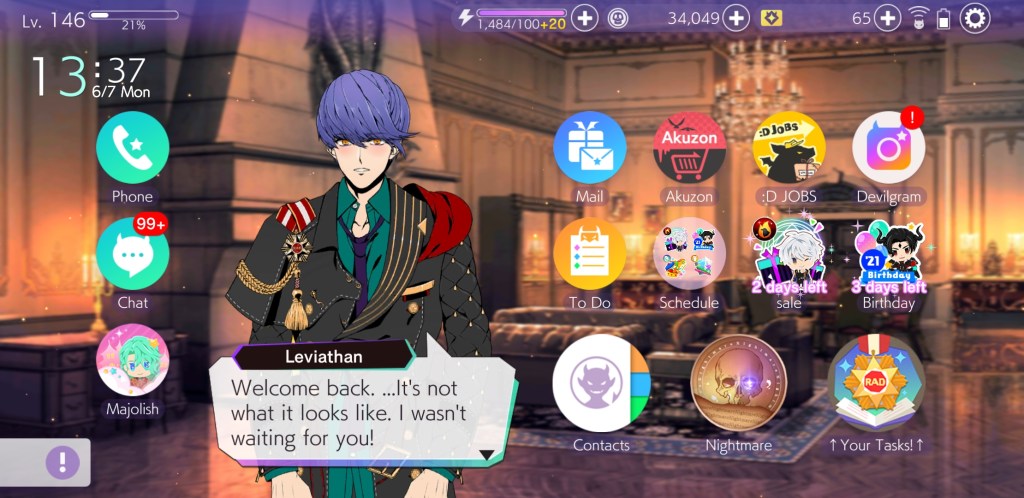This screenshot has width=1024, height=498.
Task: Enter the Nightmare skull coin icon
Action: 739,383
